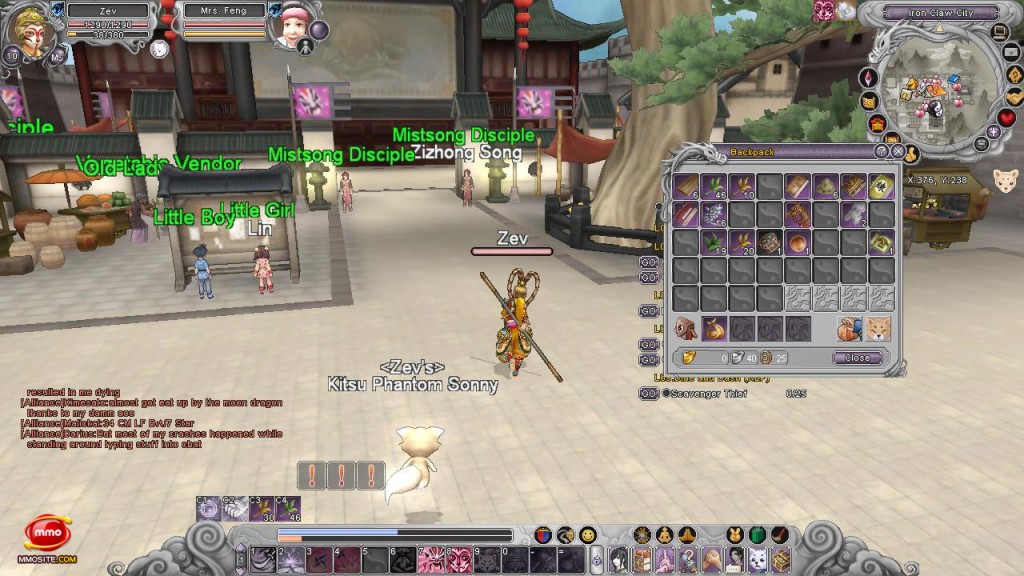
Task: Click the purple plus button on the minimap
Action: point(993,131)
